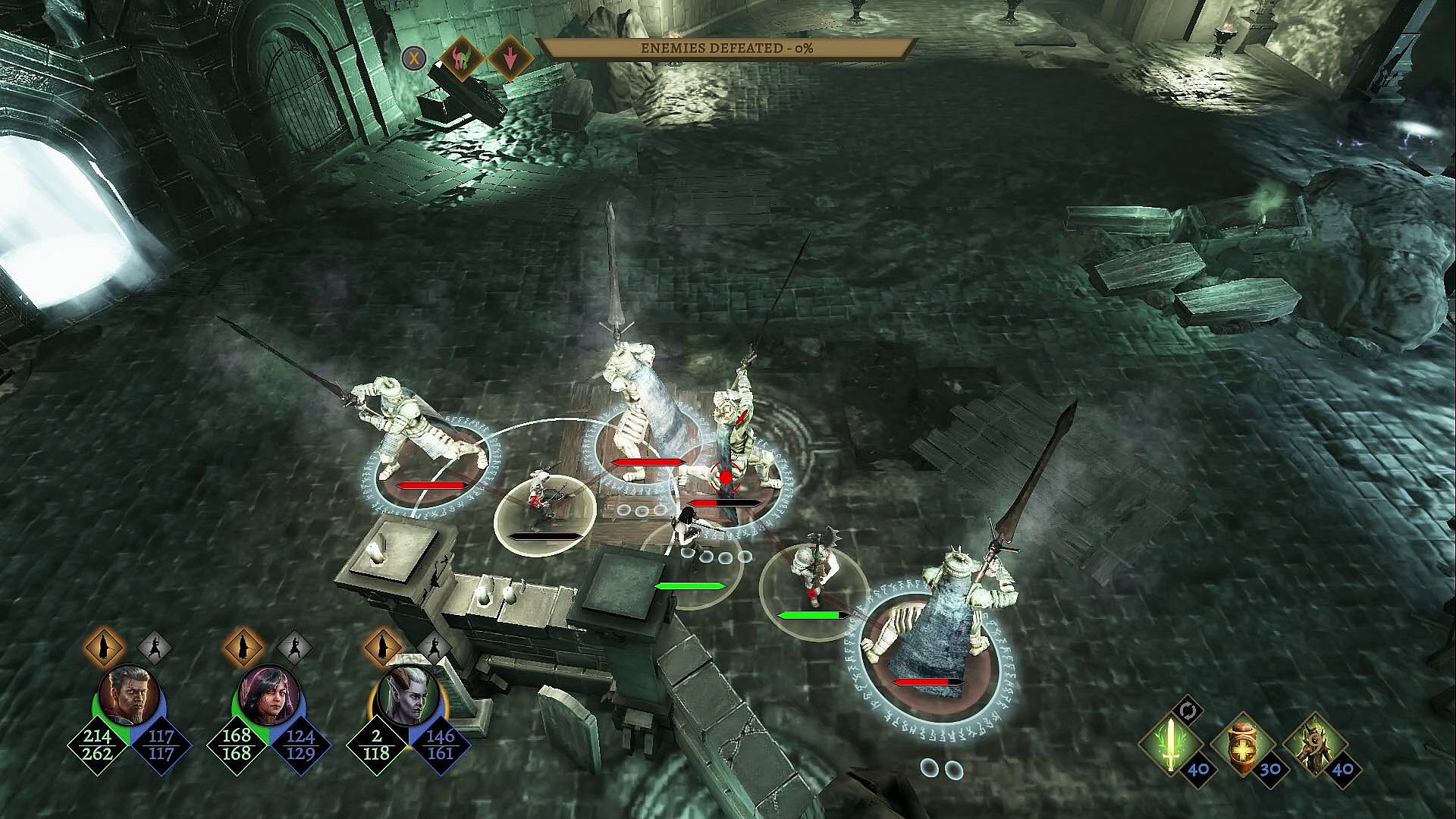Toggle running stance above the horned elf
1456x819 pixels.
point(434,648)
